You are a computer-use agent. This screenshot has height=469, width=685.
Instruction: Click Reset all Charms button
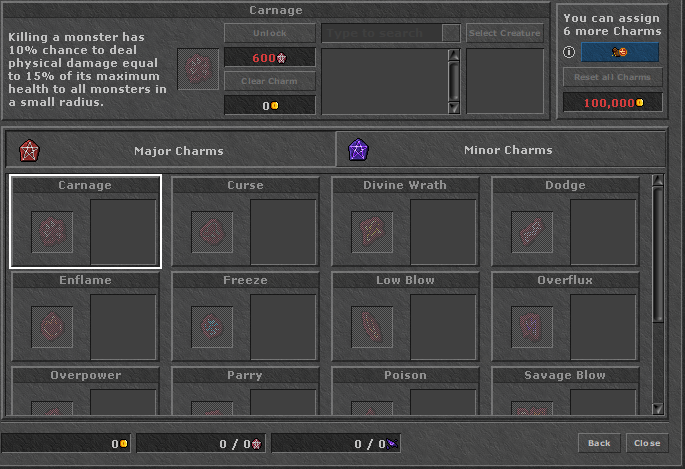(611, 77)
